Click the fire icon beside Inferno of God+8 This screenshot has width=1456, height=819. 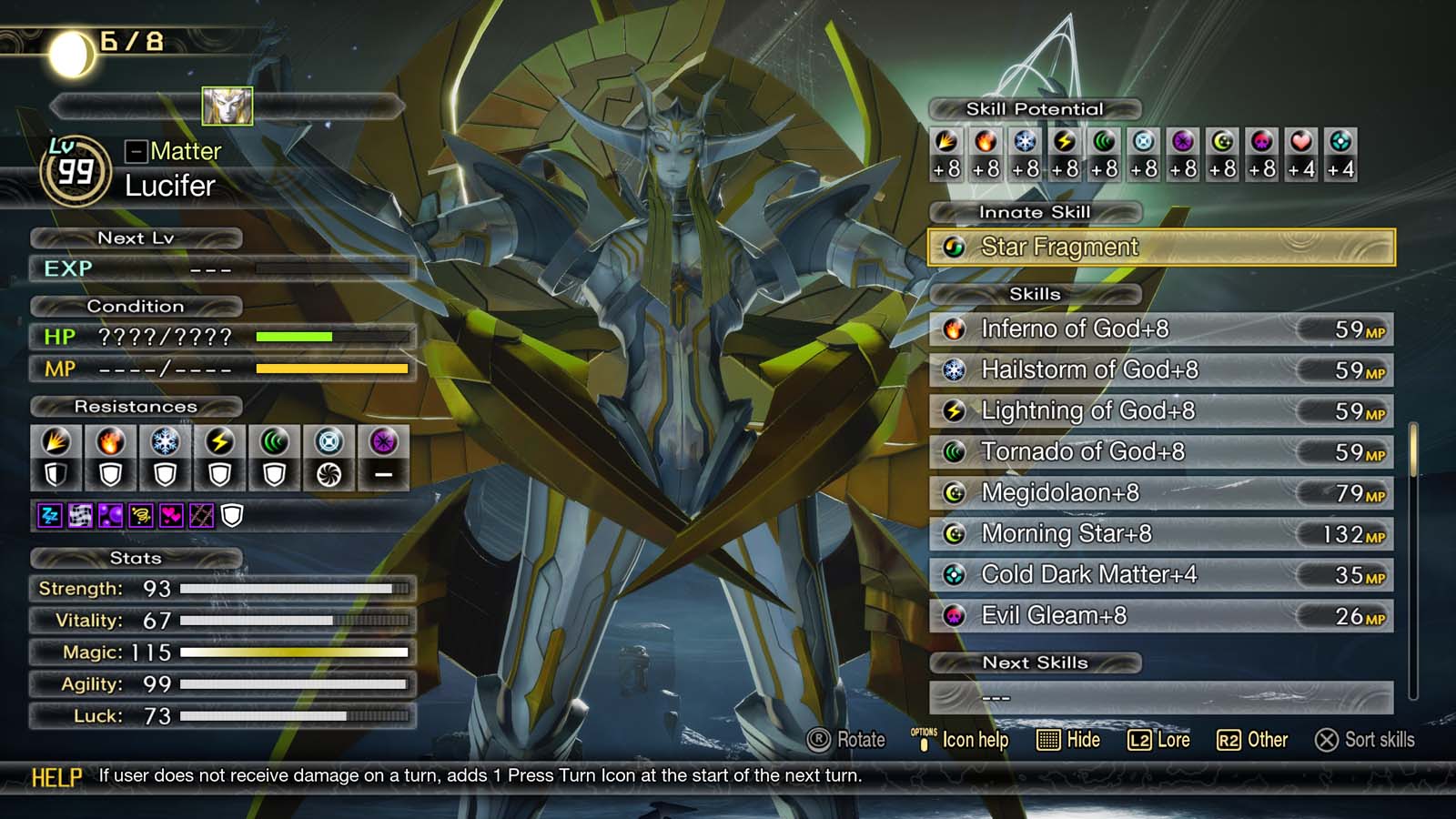(x=954, y=330)
